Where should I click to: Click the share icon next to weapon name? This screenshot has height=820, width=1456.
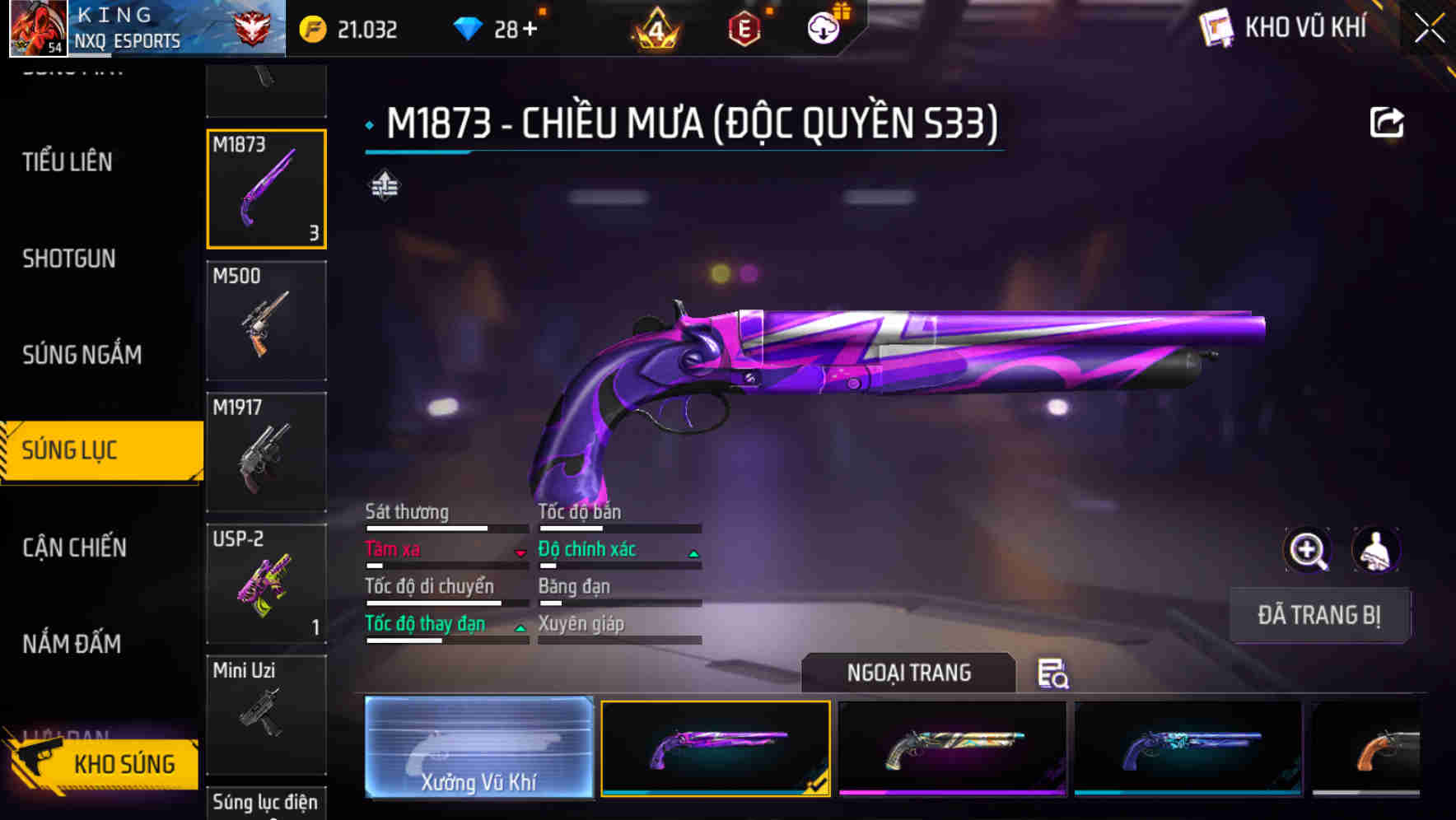[x=1388, y=122]
